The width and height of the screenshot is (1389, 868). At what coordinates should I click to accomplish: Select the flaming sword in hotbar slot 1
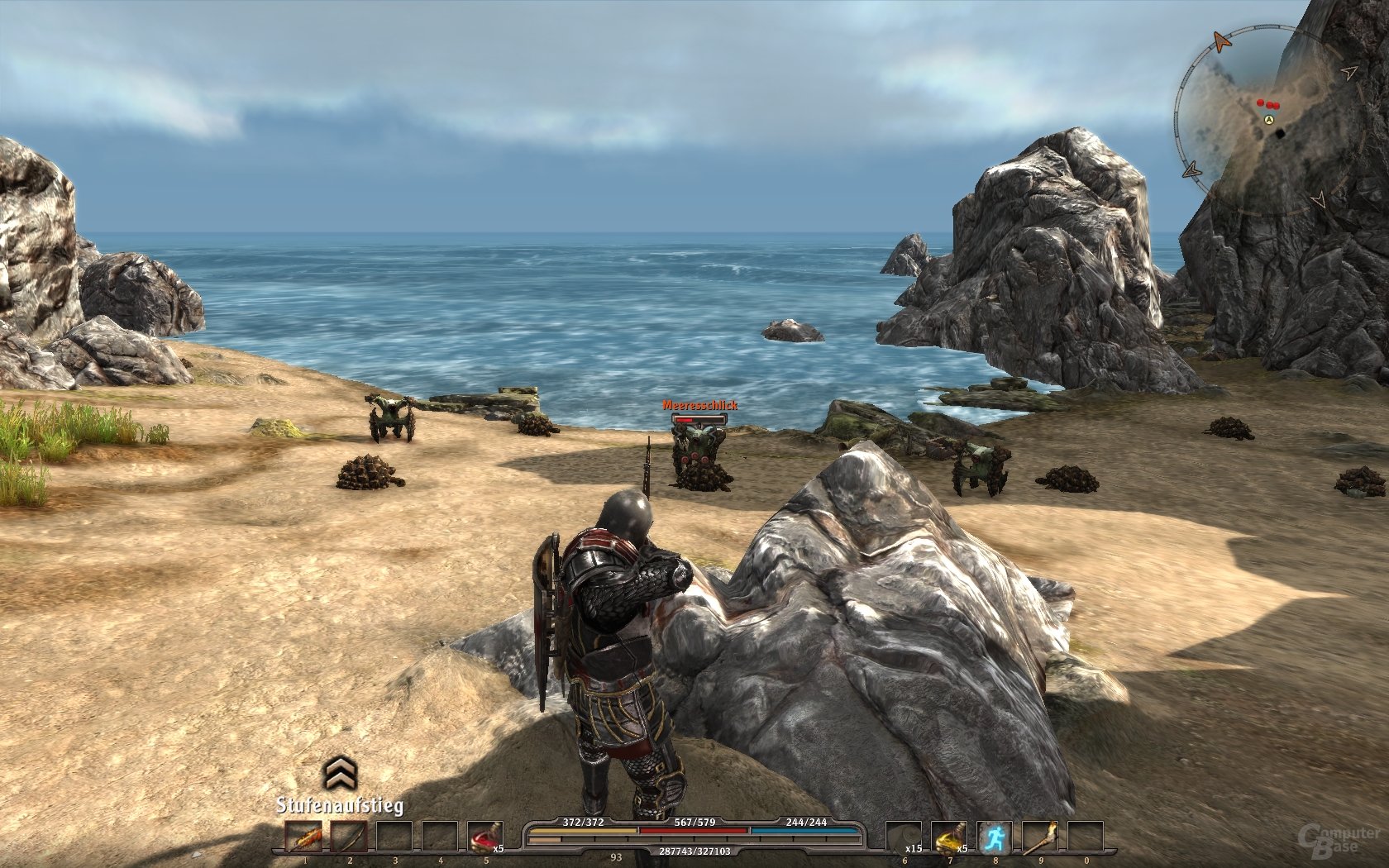coord(303,837)
